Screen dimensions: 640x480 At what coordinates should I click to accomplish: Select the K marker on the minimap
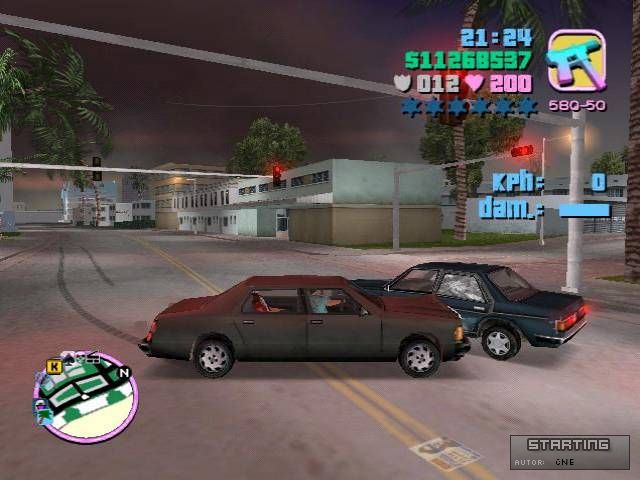[53, 366]
